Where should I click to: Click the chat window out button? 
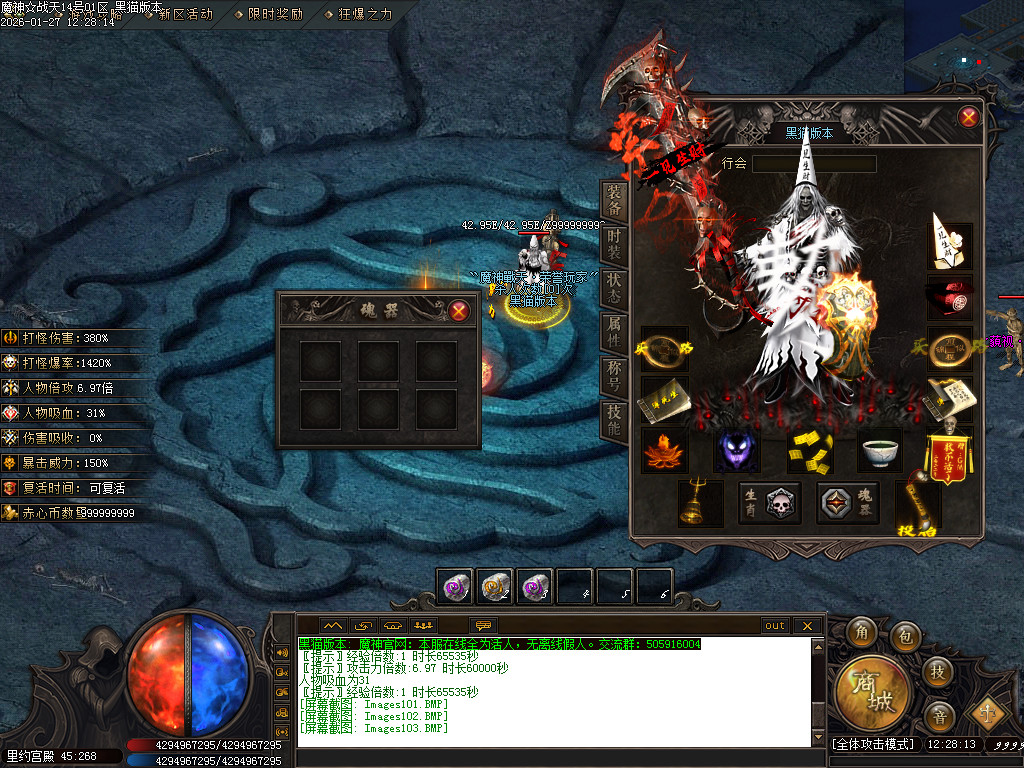pos(775,626)
